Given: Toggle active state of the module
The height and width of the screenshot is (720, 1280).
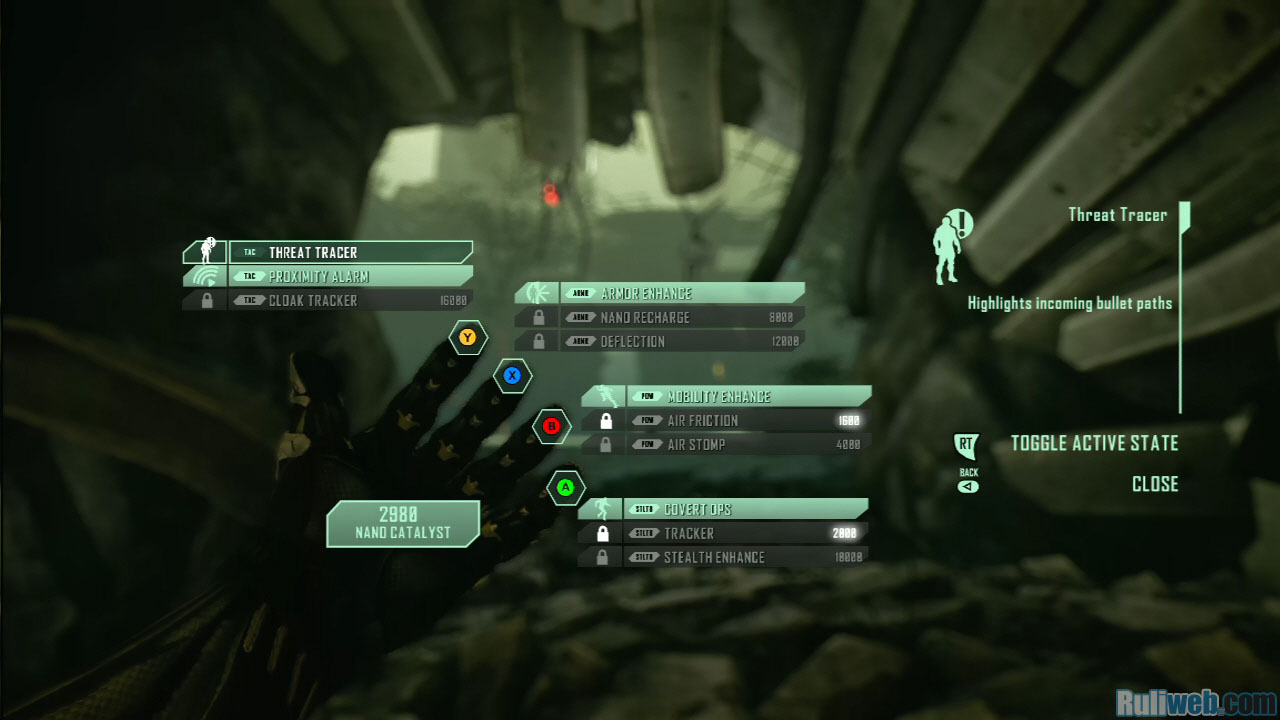Looking at the screenshot, I should pos(1093,443).
